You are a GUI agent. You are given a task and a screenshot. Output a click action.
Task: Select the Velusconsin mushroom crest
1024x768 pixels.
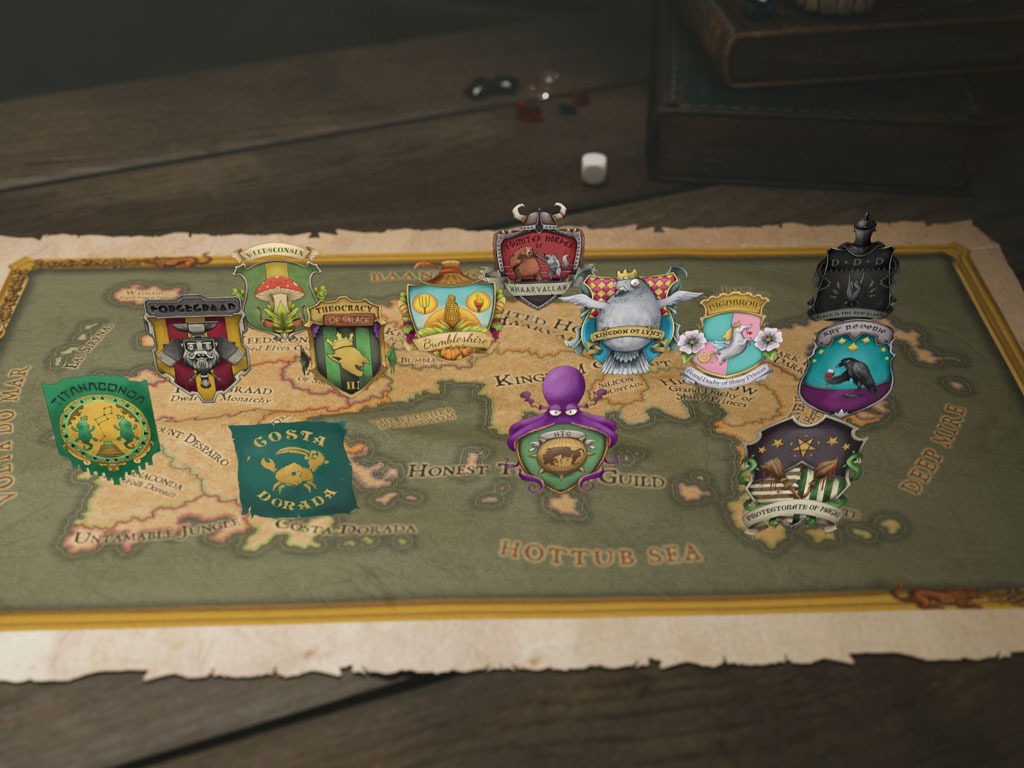[x=277, y=290]
